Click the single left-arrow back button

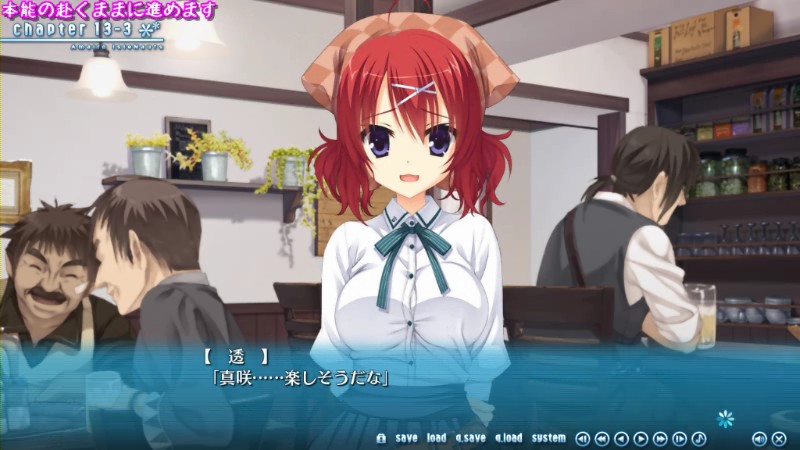621,438
